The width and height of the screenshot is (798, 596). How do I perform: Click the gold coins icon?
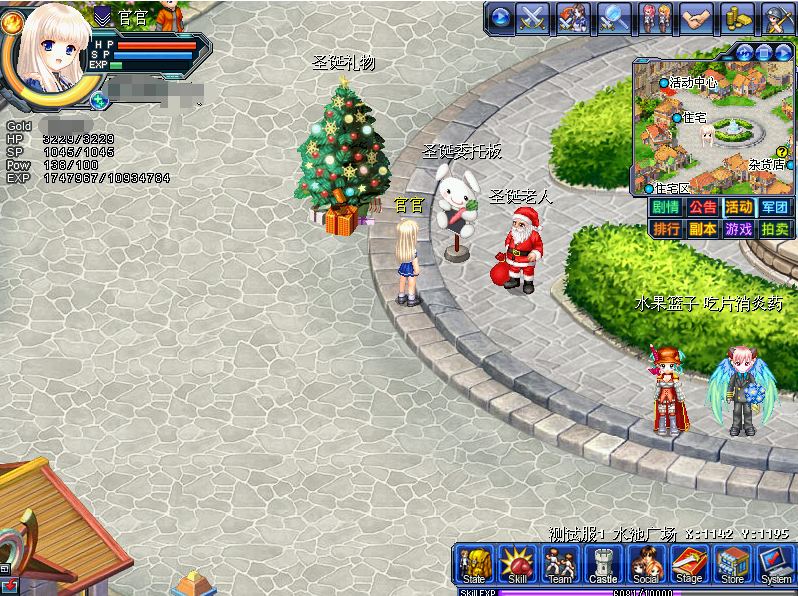coord(736,17)
